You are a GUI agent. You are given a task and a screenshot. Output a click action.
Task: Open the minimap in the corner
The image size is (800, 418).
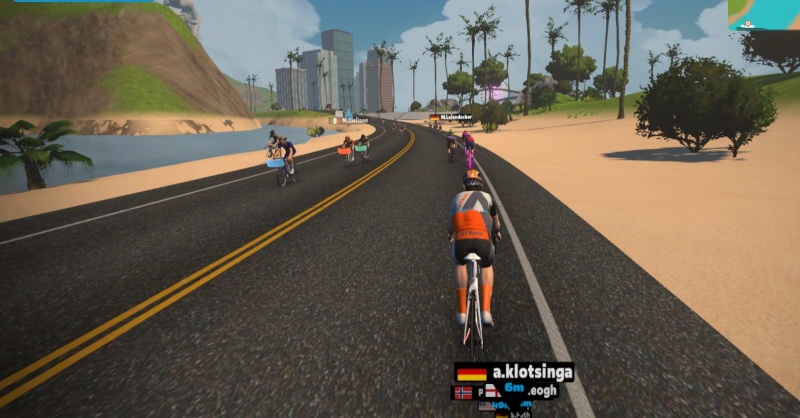pos(763,14)
